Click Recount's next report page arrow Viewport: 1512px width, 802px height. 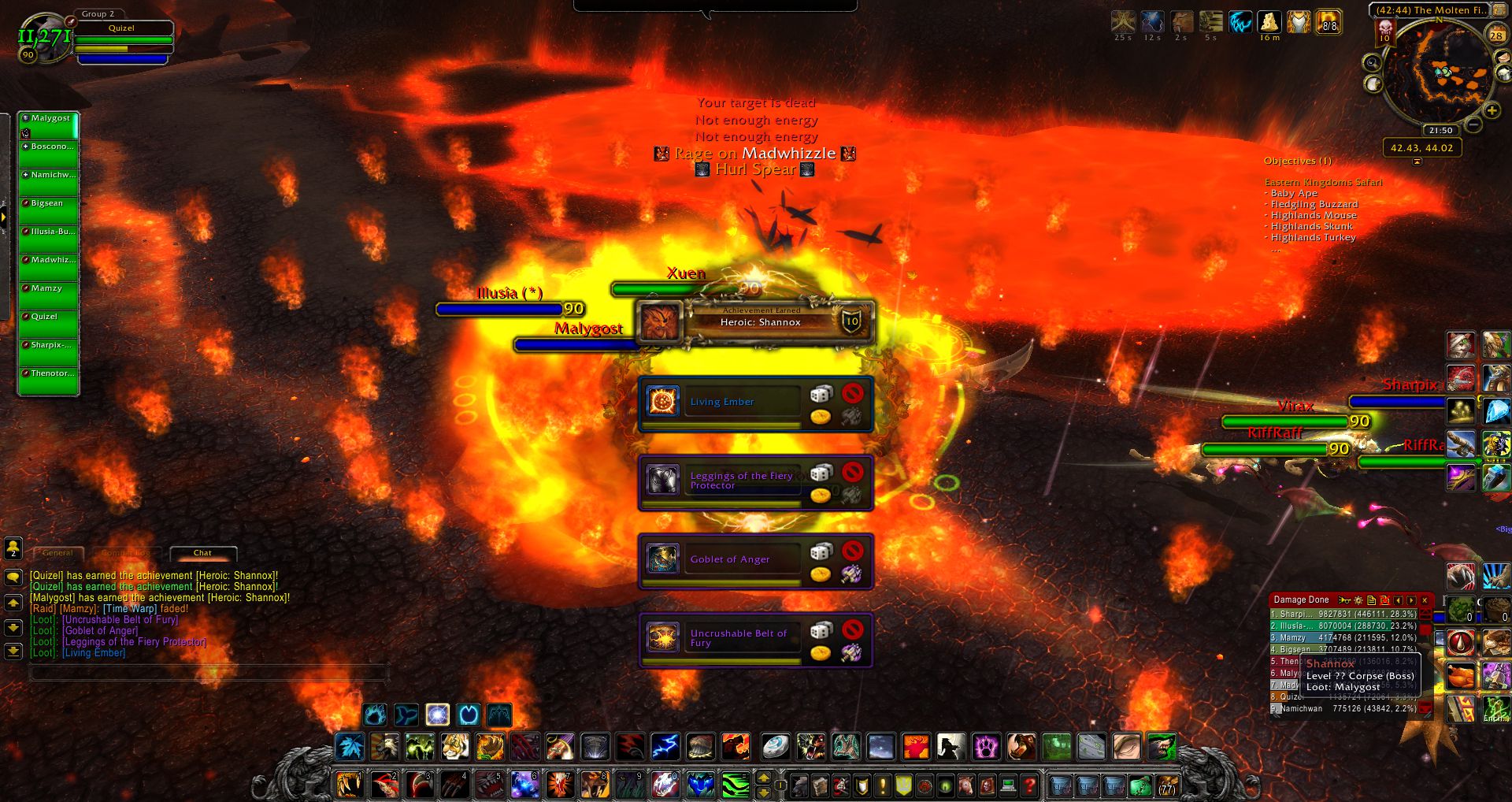pyautogui.click(x=1412, y=600)
